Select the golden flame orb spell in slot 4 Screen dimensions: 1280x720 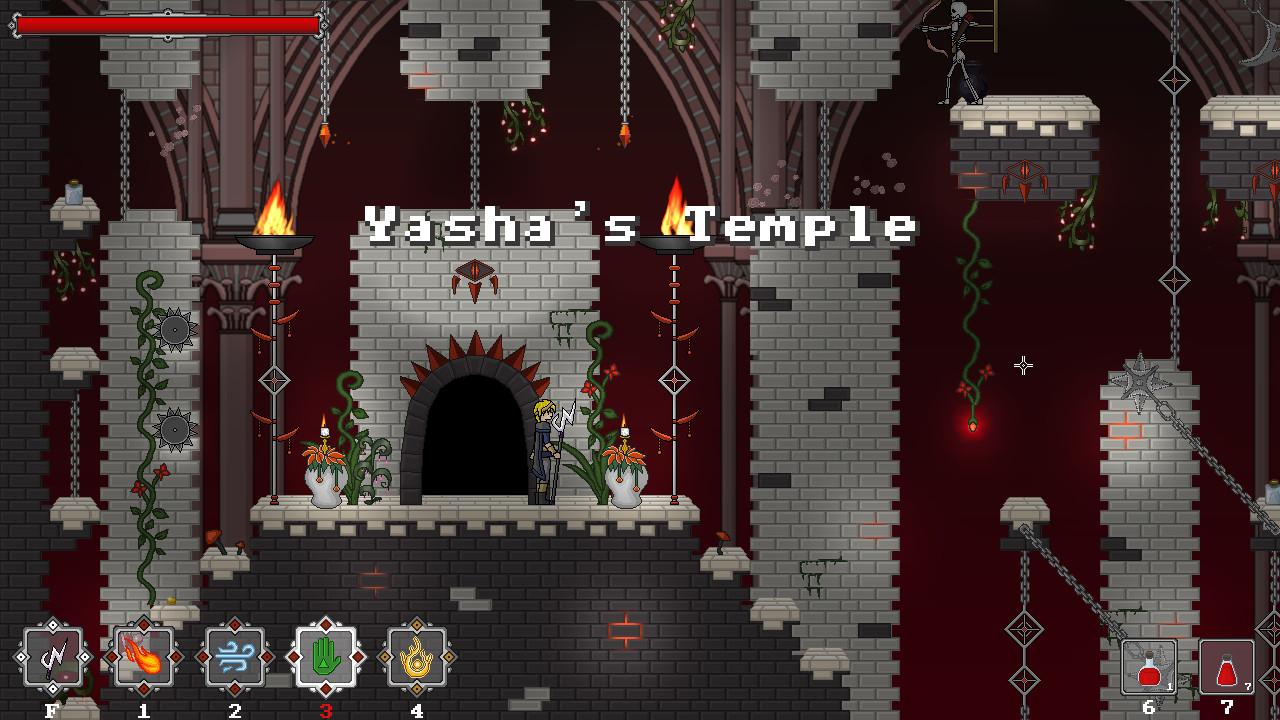(417, 658)
